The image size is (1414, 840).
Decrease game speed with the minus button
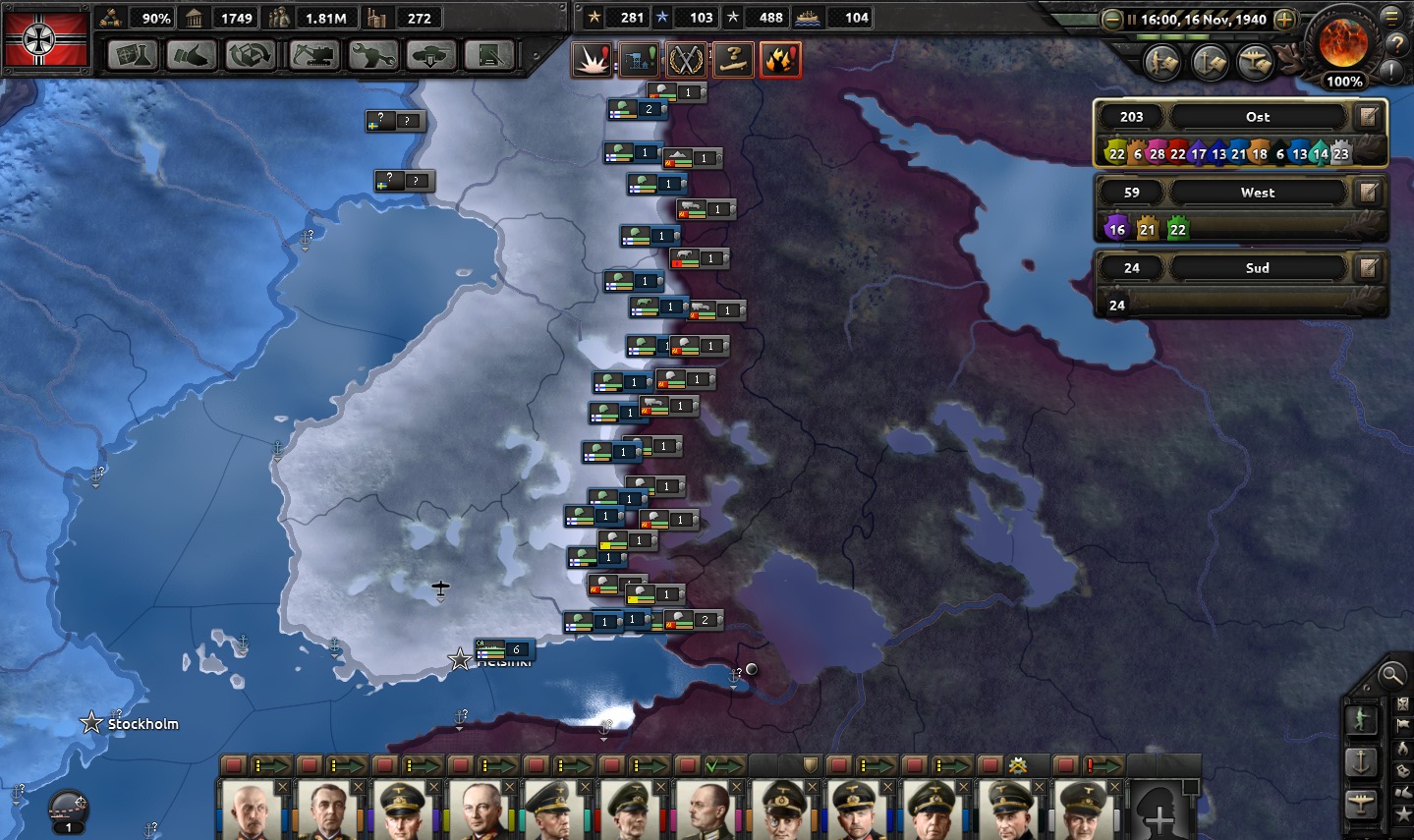(x=1111, y=19)
